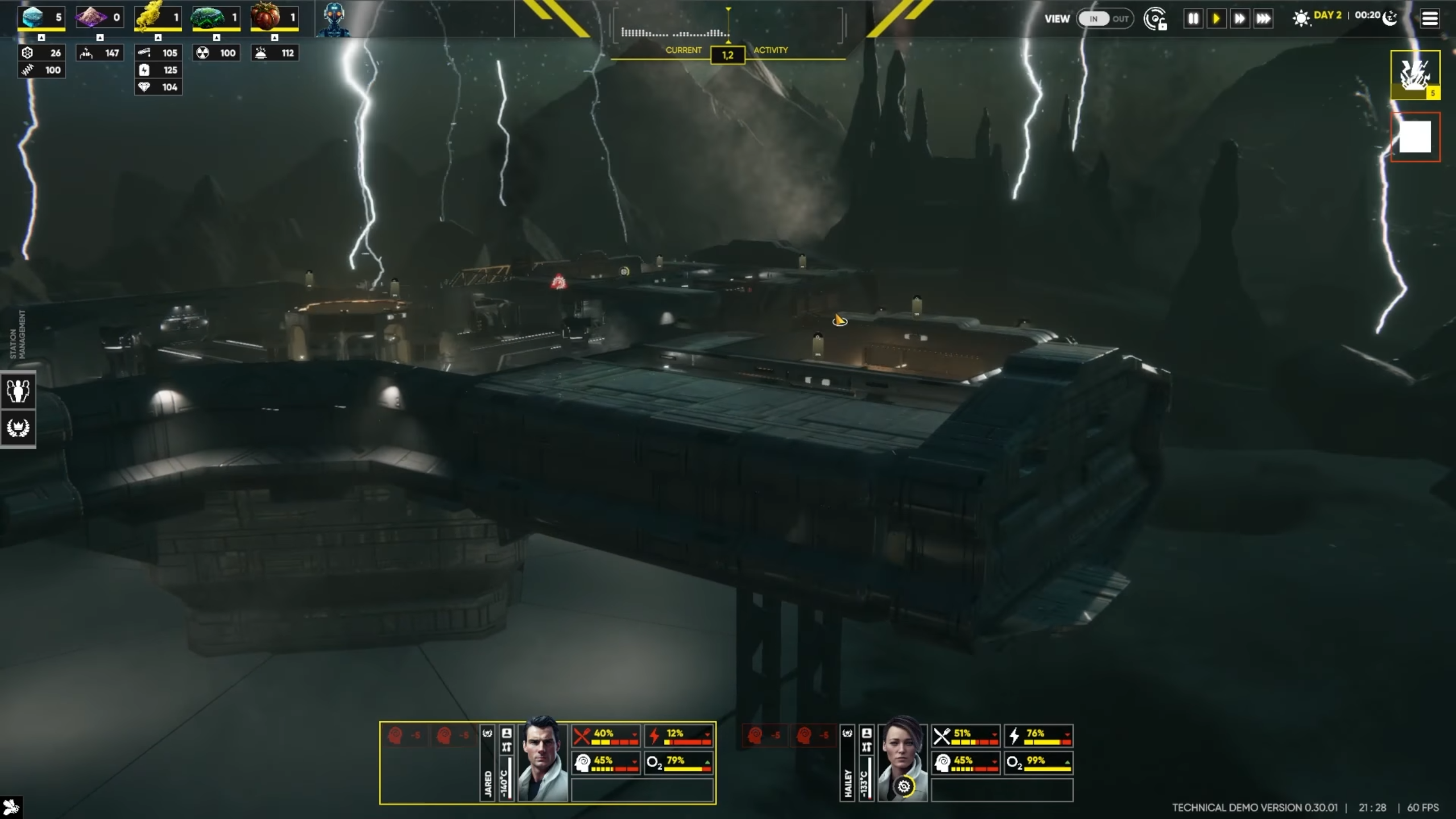Screen dimensions: 1456x819
Task: Switch to double fast-forward speed
Action: point(1239,19)
